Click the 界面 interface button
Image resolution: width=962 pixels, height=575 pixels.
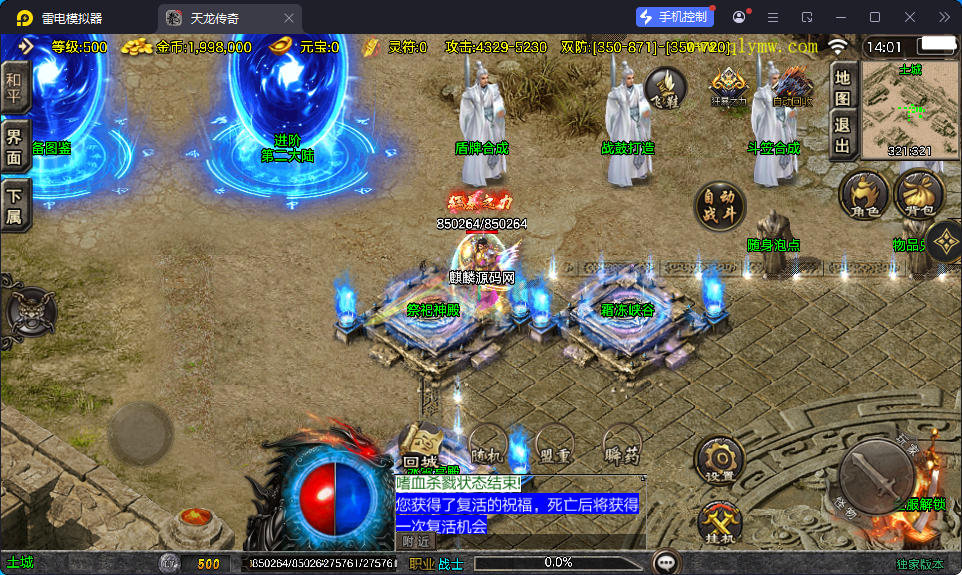coord(14,148)
